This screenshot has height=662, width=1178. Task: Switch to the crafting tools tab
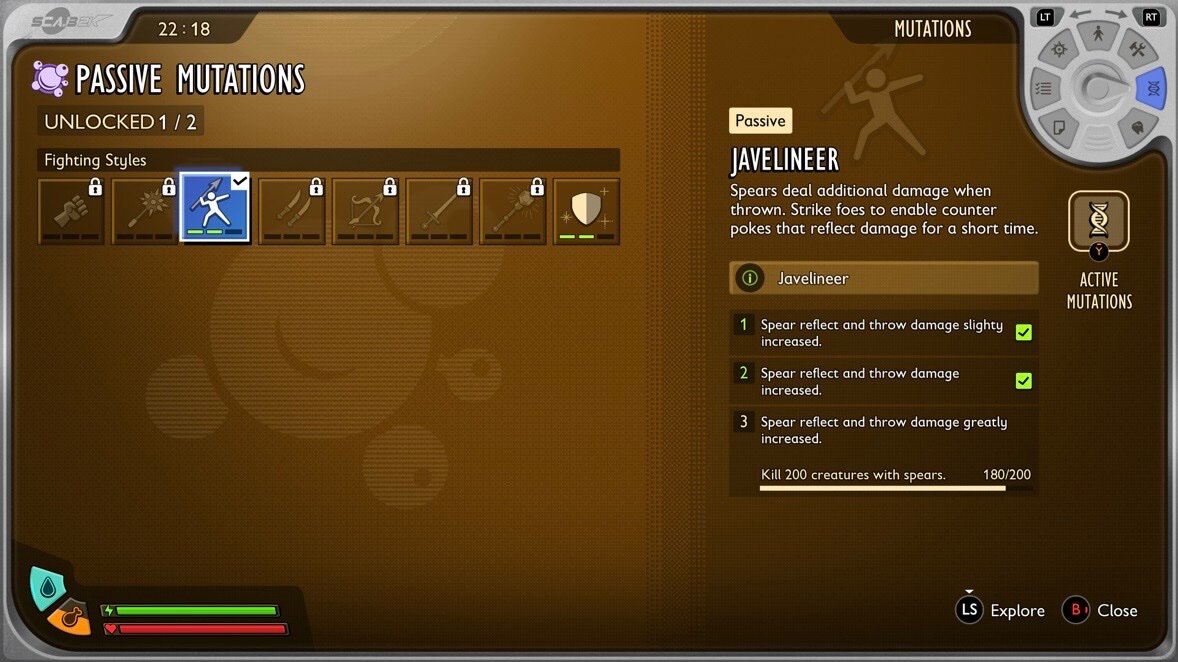1137,50
